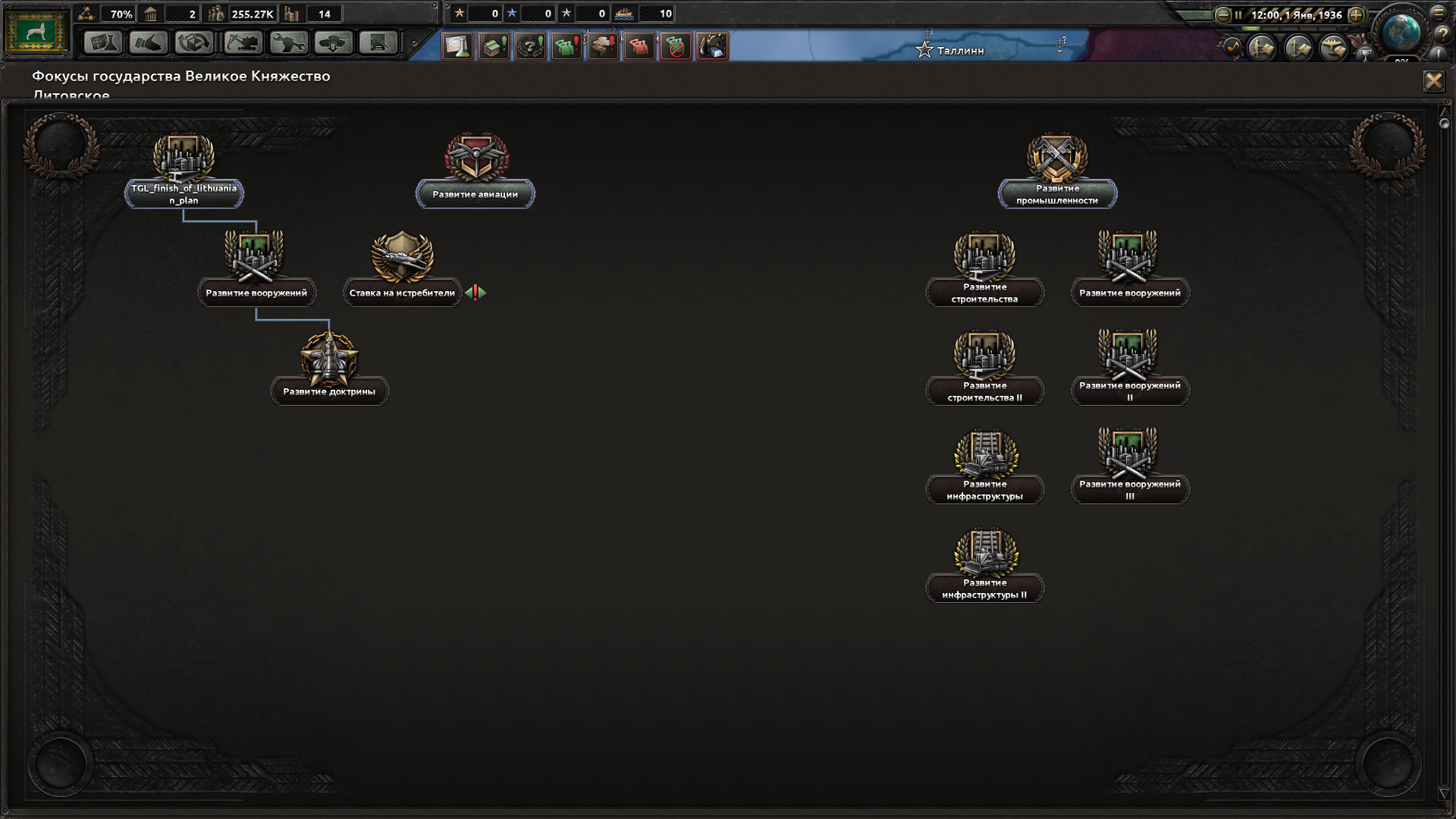The width and height of the screenshot is (1456, 819).
Task: Select the Trade exchange-arrows icon
Action: 194,43
